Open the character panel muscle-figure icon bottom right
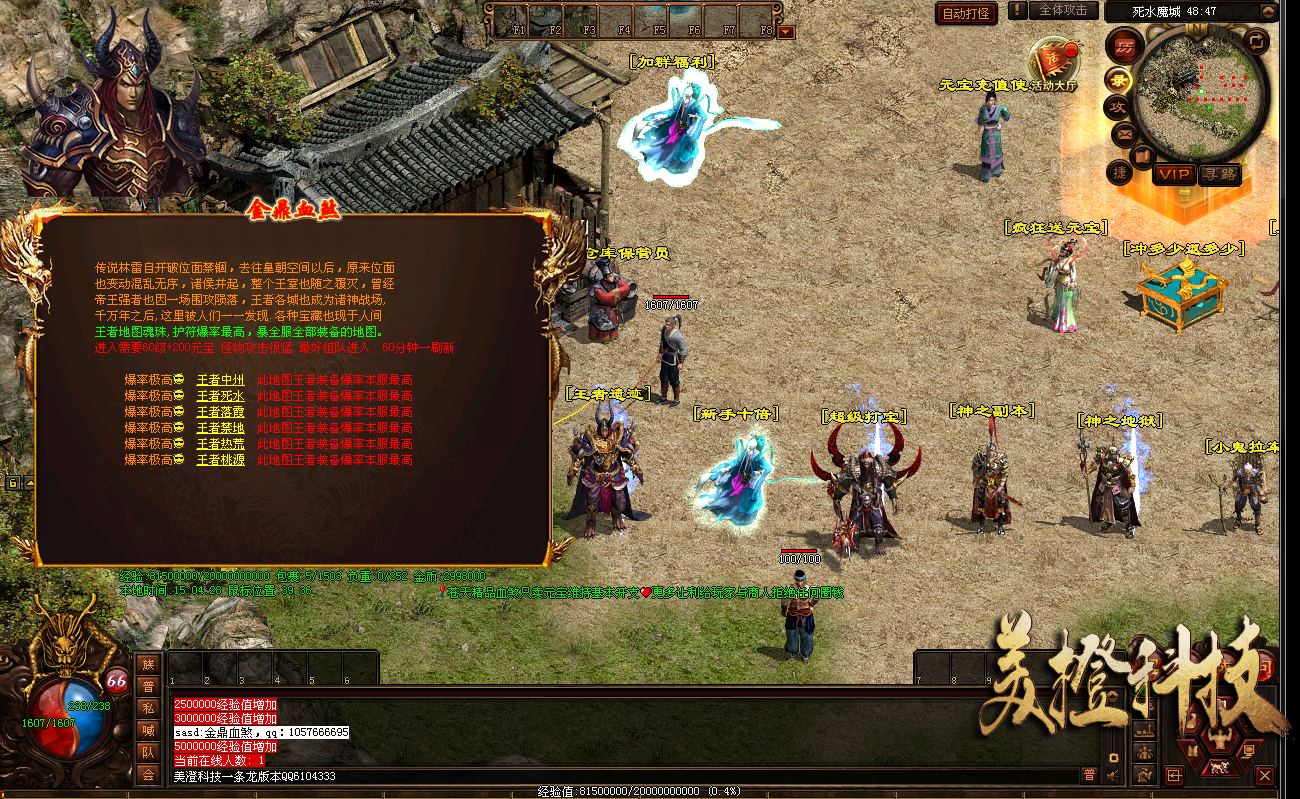 1219,738
